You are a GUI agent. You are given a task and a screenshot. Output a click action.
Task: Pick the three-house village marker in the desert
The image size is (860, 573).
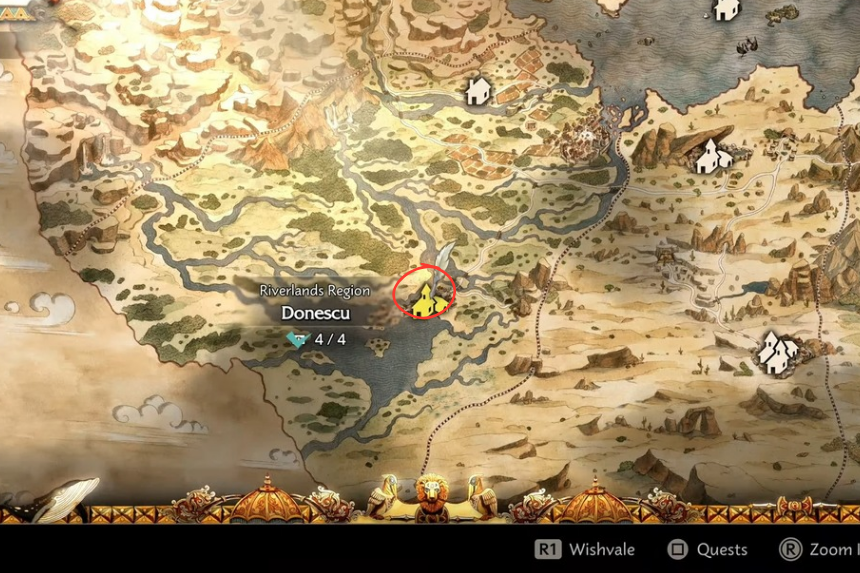point(777,350)
